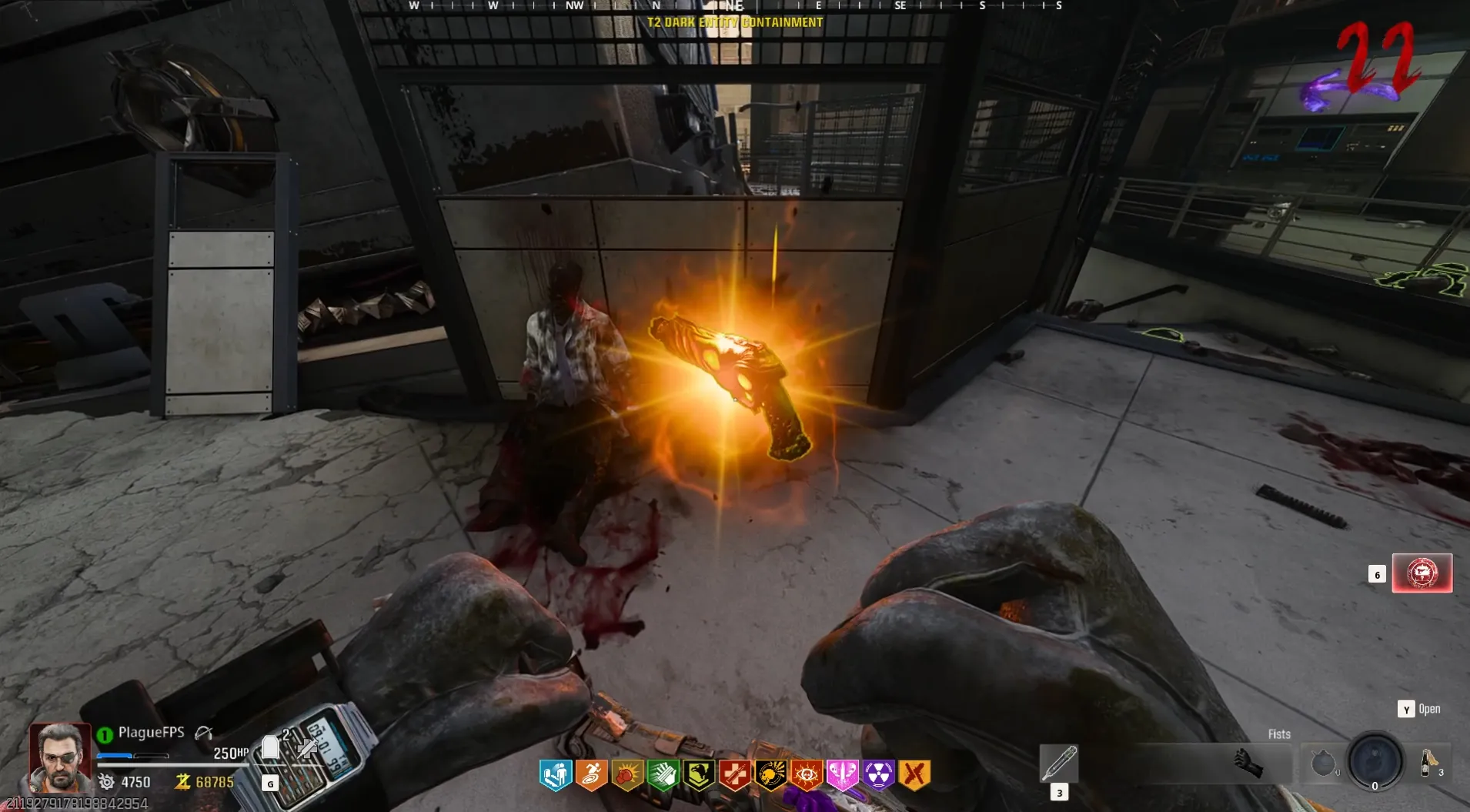Activate the red GobbleGum slot

point(1422,573)
